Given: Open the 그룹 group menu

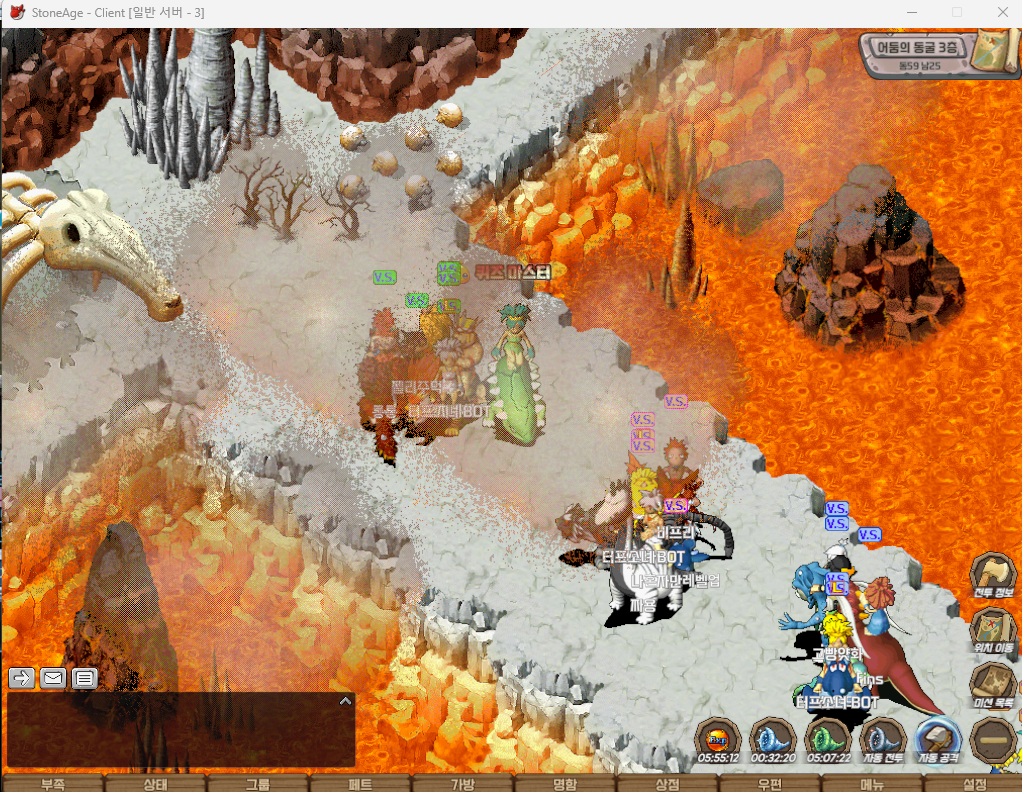Looking at the screenshot, I should 257,785.
